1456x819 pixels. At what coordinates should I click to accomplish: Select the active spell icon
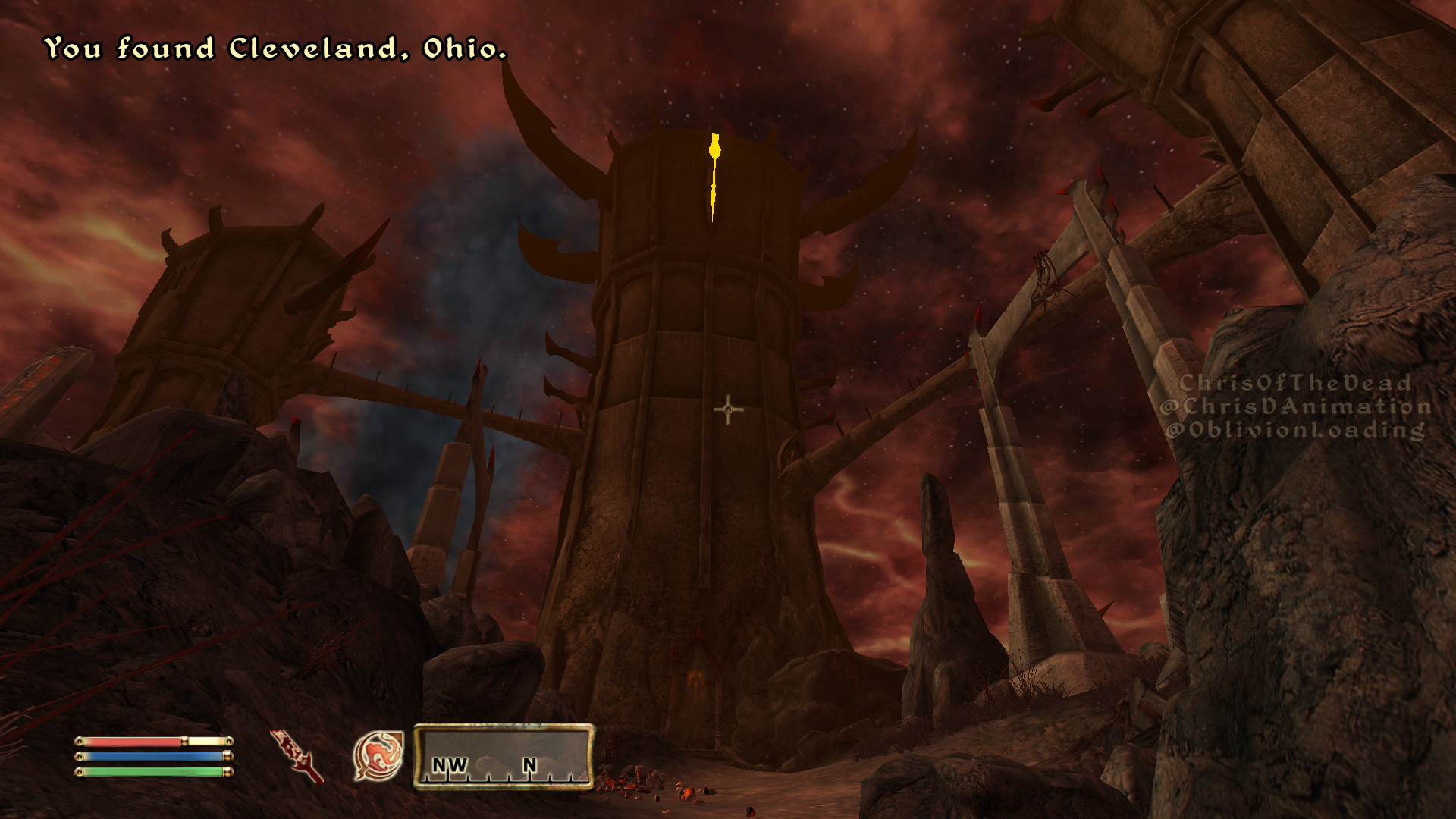click(x=378, y=755)
